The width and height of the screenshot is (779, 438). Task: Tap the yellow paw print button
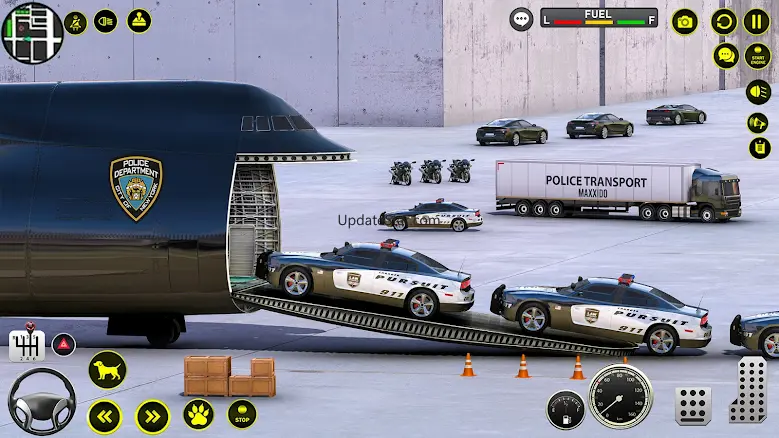[x=198, y=414]
